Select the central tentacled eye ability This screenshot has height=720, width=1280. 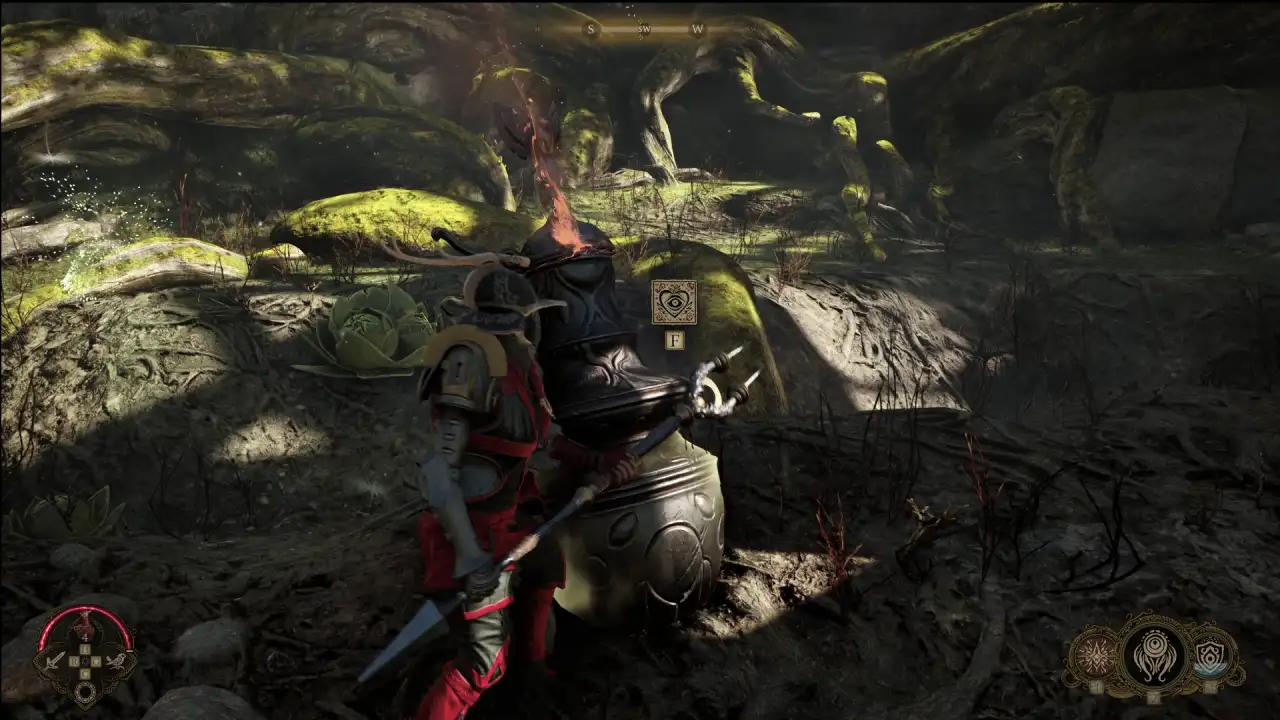click(x=1153, y=656)
